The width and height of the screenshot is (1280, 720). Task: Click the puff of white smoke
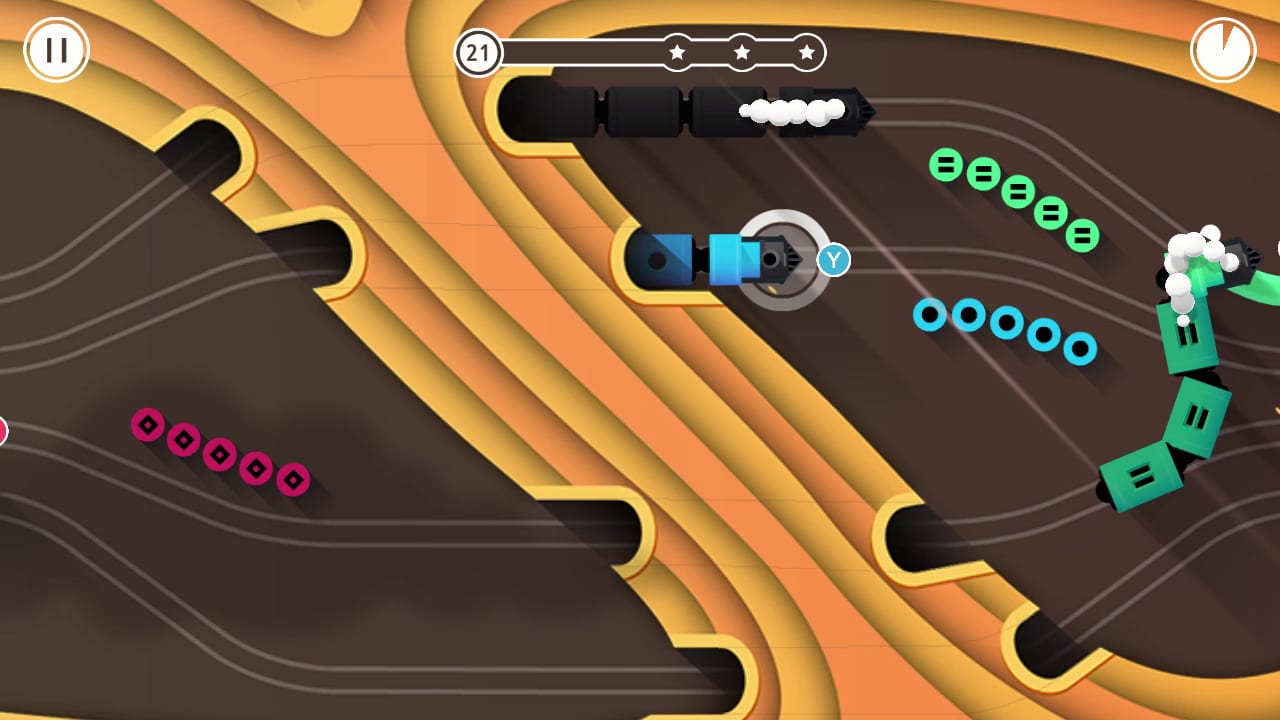(x=790, y=112)
